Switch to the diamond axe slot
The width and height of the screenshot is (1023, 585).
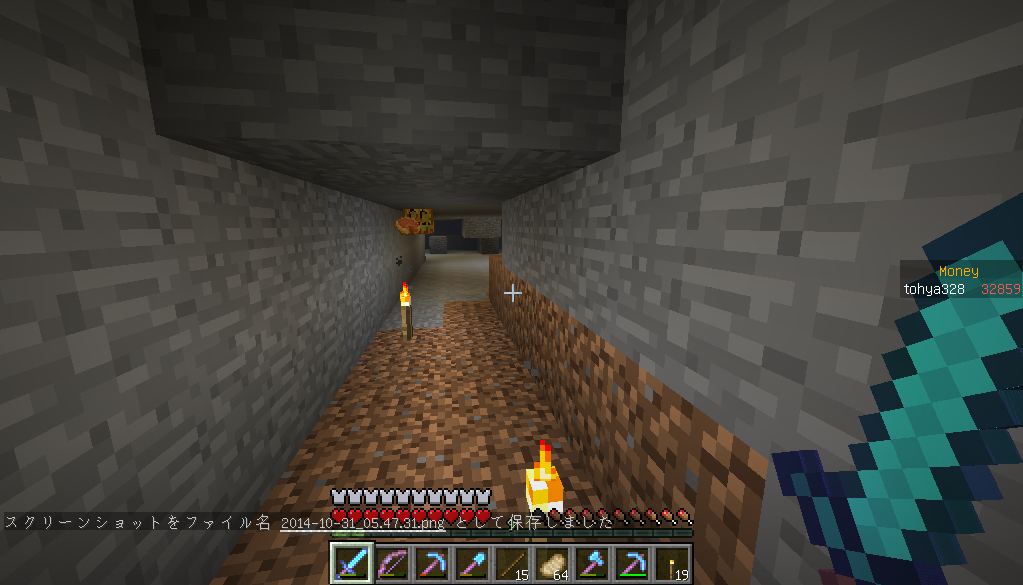pos(590,563)
